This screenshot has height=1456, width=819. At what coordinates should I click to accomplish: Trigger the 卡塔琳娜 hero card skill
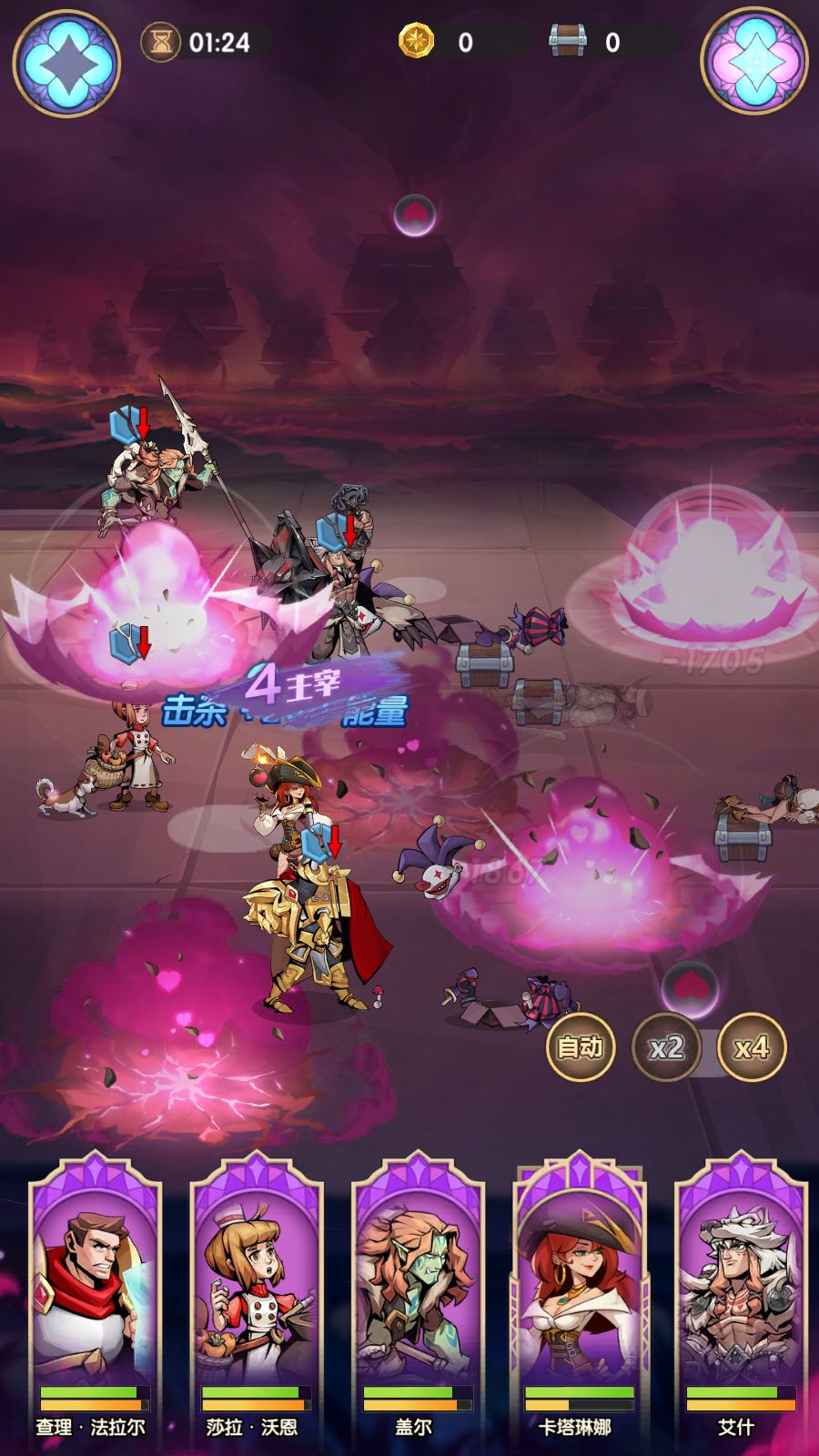click(580, 1292)
